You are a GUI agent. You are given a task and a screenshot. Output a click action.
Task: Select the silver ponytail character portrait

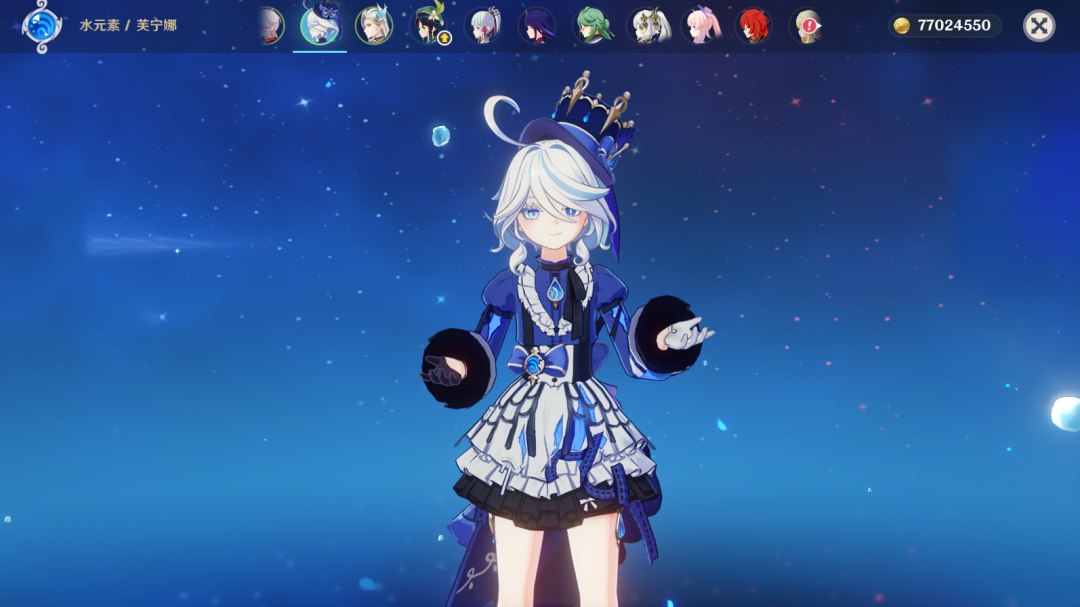coord(483,26)
